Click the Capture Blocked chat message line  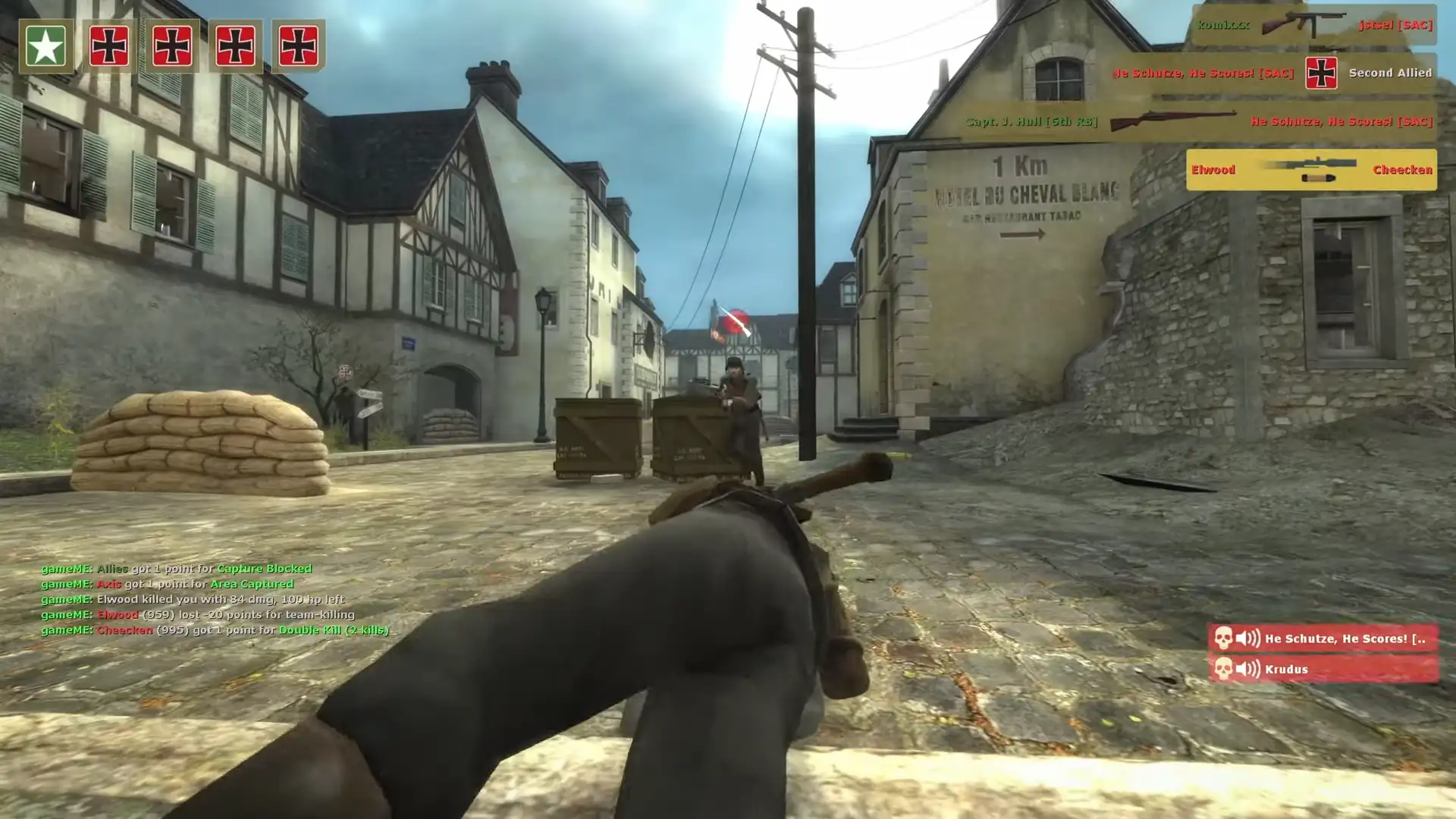[x=176, y=569]
